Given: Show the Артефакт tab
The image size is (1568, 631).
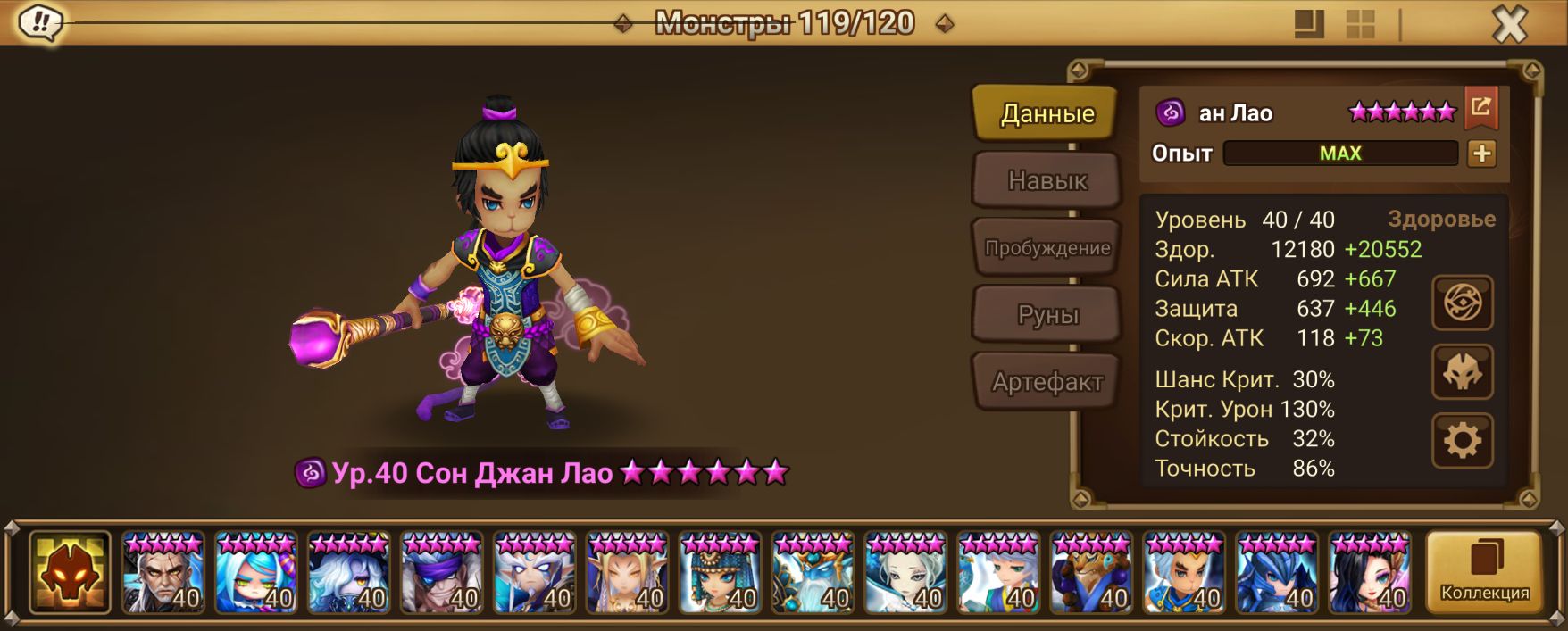Looking at the screenshot, I should pyautogui.click(x=1047, y=382).
